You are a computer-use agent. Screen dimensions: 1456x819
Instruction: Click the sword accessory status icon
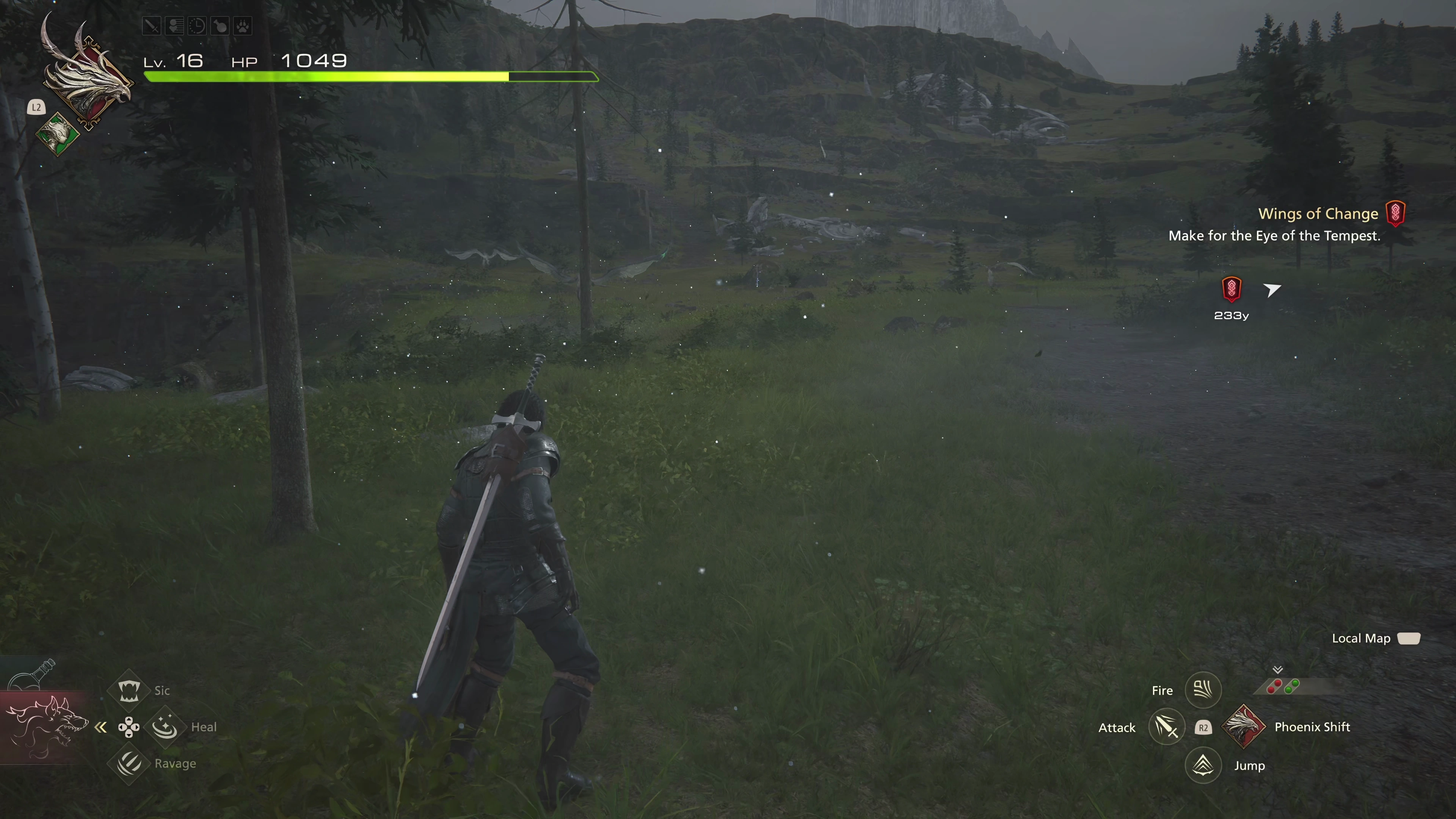[x=152, y=26]
